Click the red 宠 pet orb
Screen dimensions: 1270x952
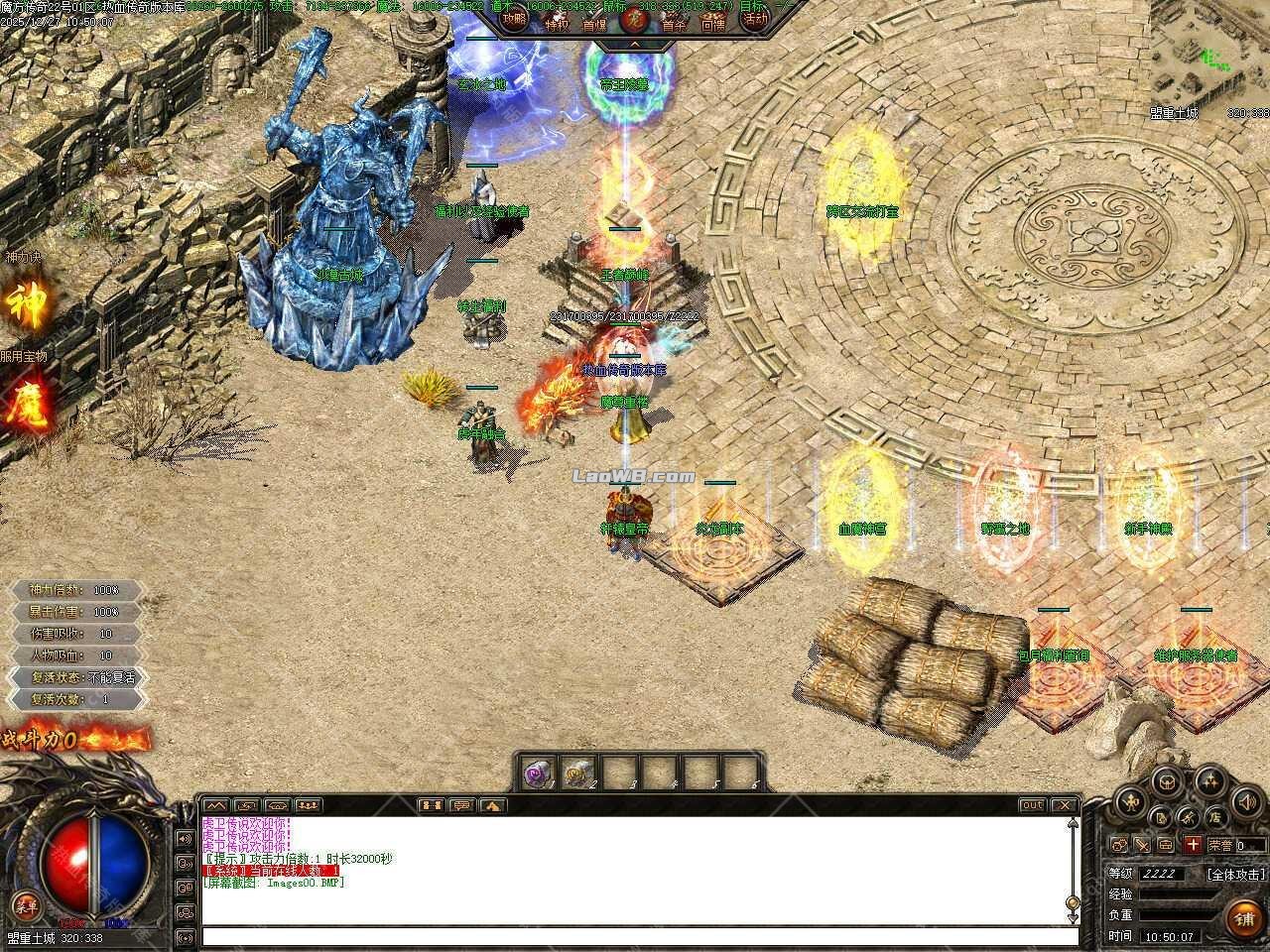pyautogui.click(x=634, y=21)
